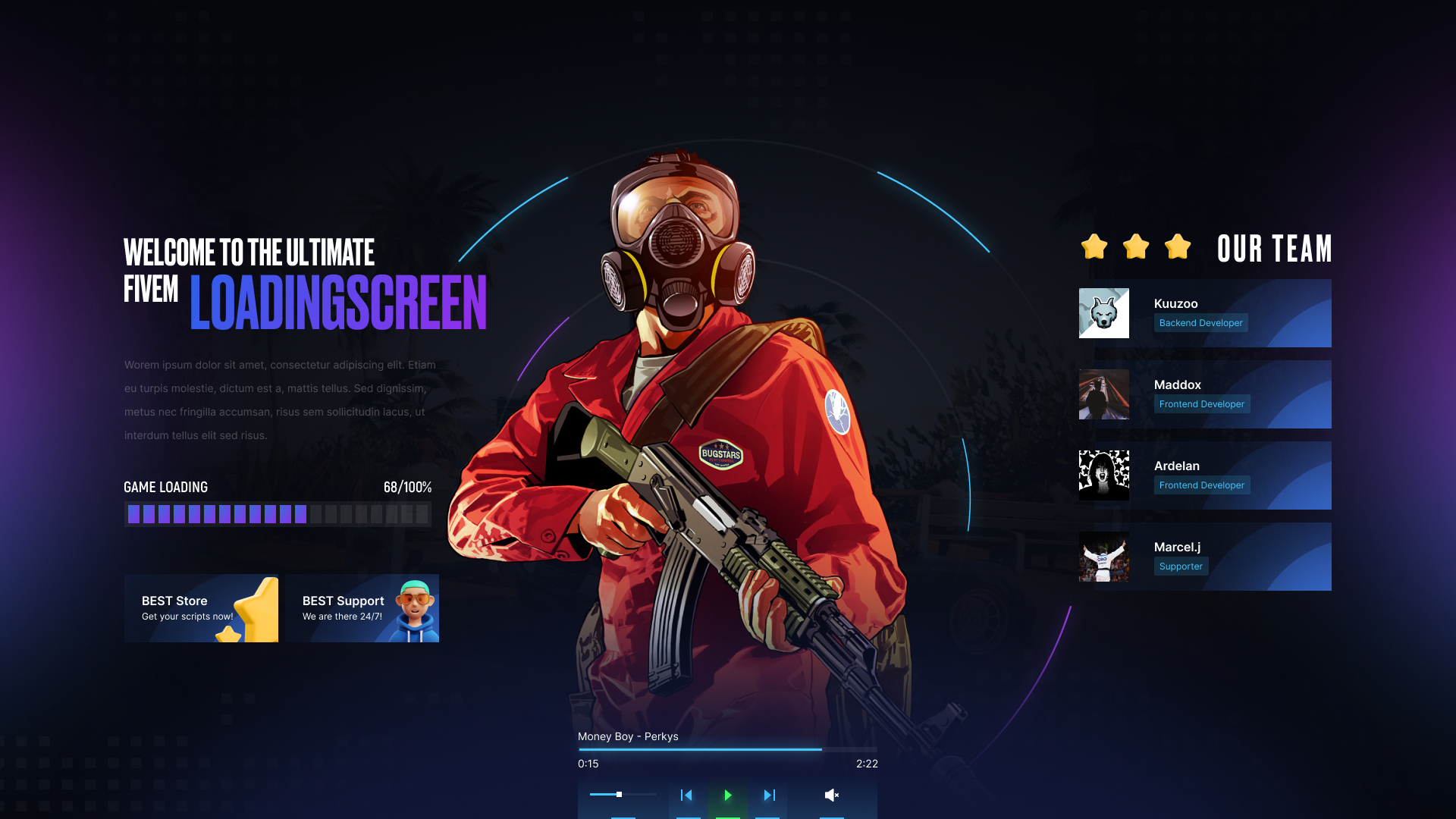This screenshot has width=1456, height=819.
Task: Click the first gold star above OUR TEAM
Action: click(x=1094, y=246)
